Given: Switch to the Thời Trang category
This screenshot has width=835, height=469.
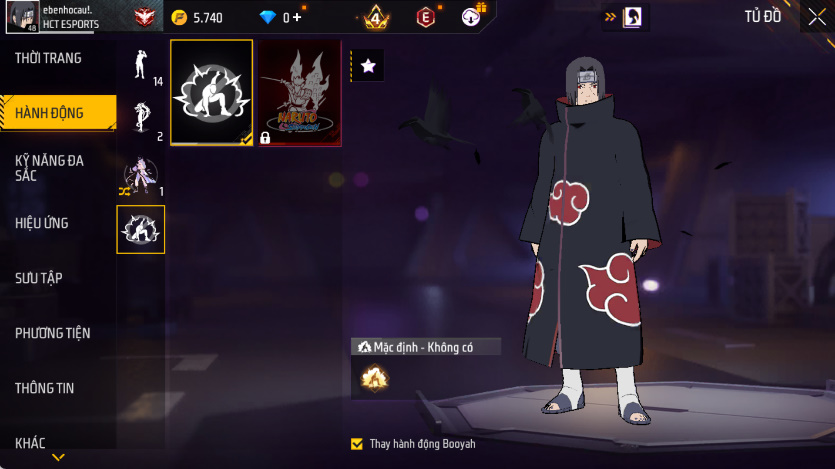Looking at the screenshot, I should pos(48,59).
